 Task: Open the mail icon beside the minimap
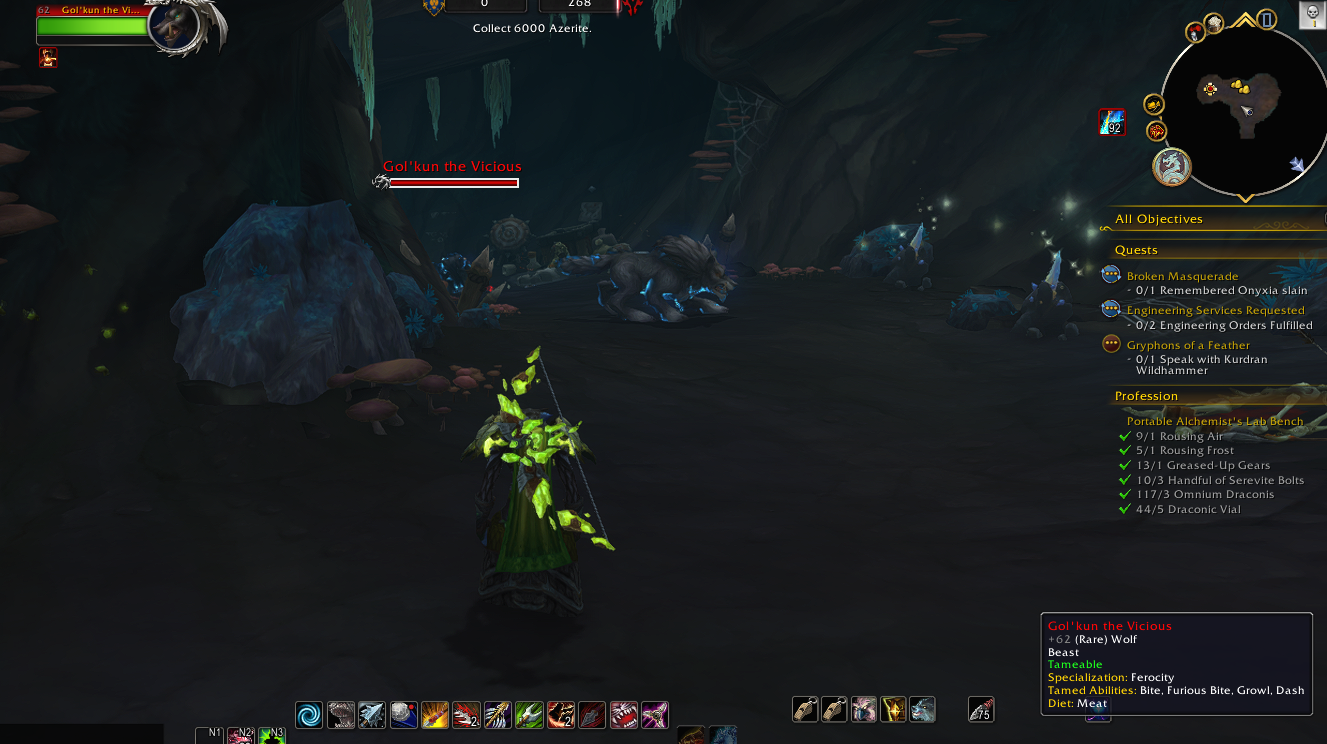[1153, 104]
